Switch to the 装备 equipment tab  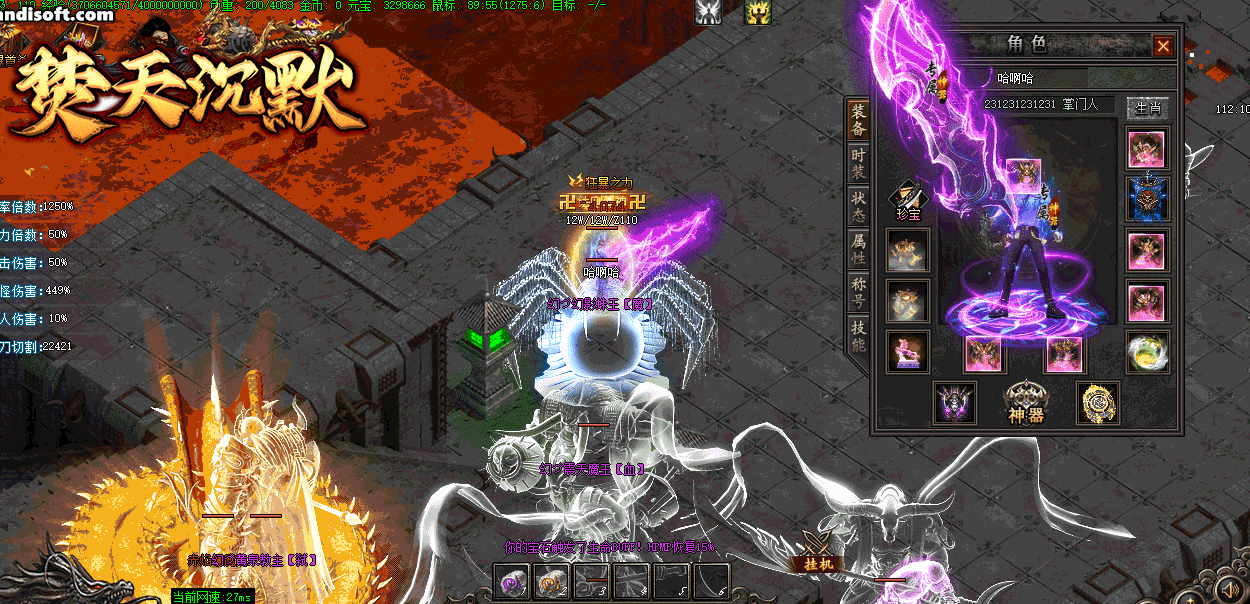click(x=858, y=121)
